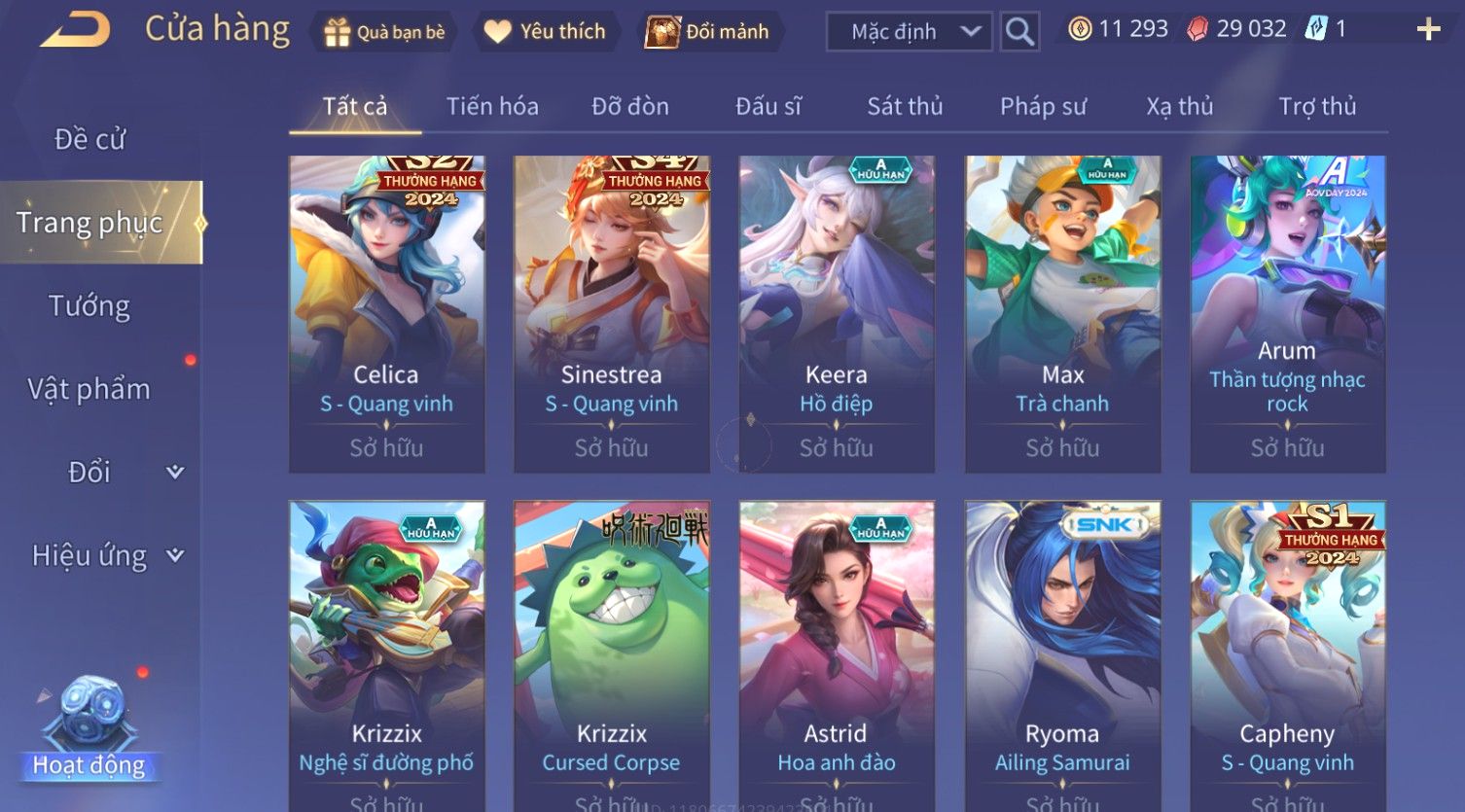Select the Pháp sư category tab
Screen dimensions: 1465x812
[1043, 106]
